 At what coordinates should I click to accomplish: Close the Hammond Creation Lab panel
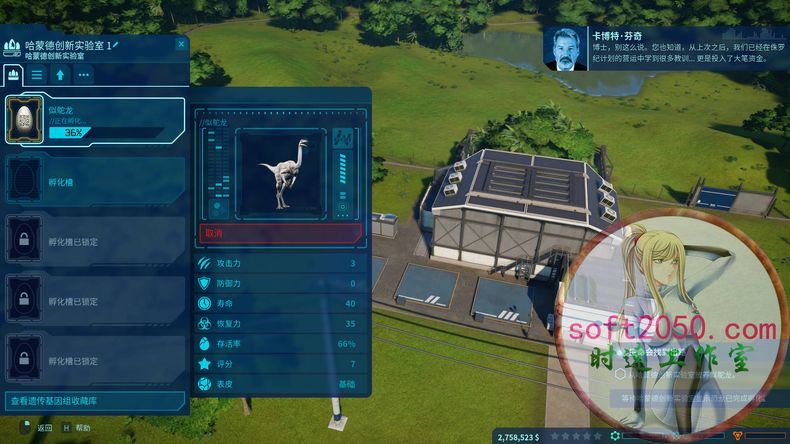coord(181,44)
